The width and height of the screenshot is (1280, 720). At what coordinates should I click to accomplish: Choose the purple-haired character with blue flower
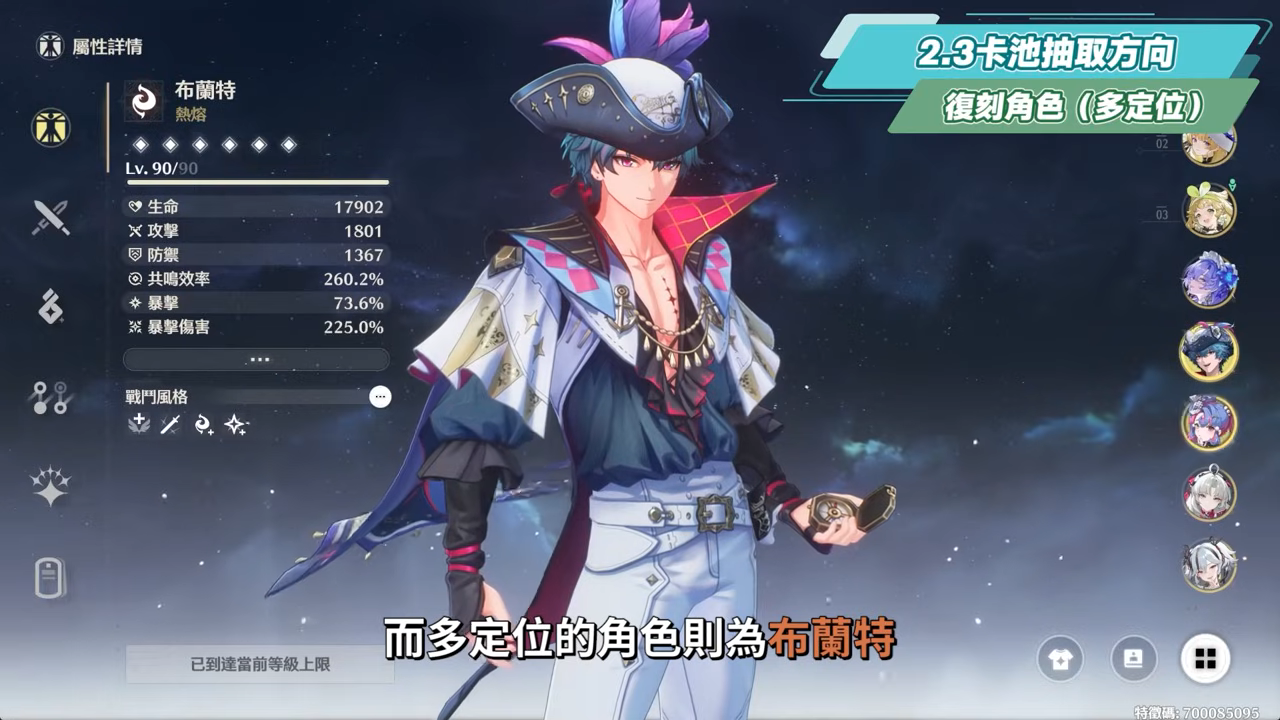1210,280
